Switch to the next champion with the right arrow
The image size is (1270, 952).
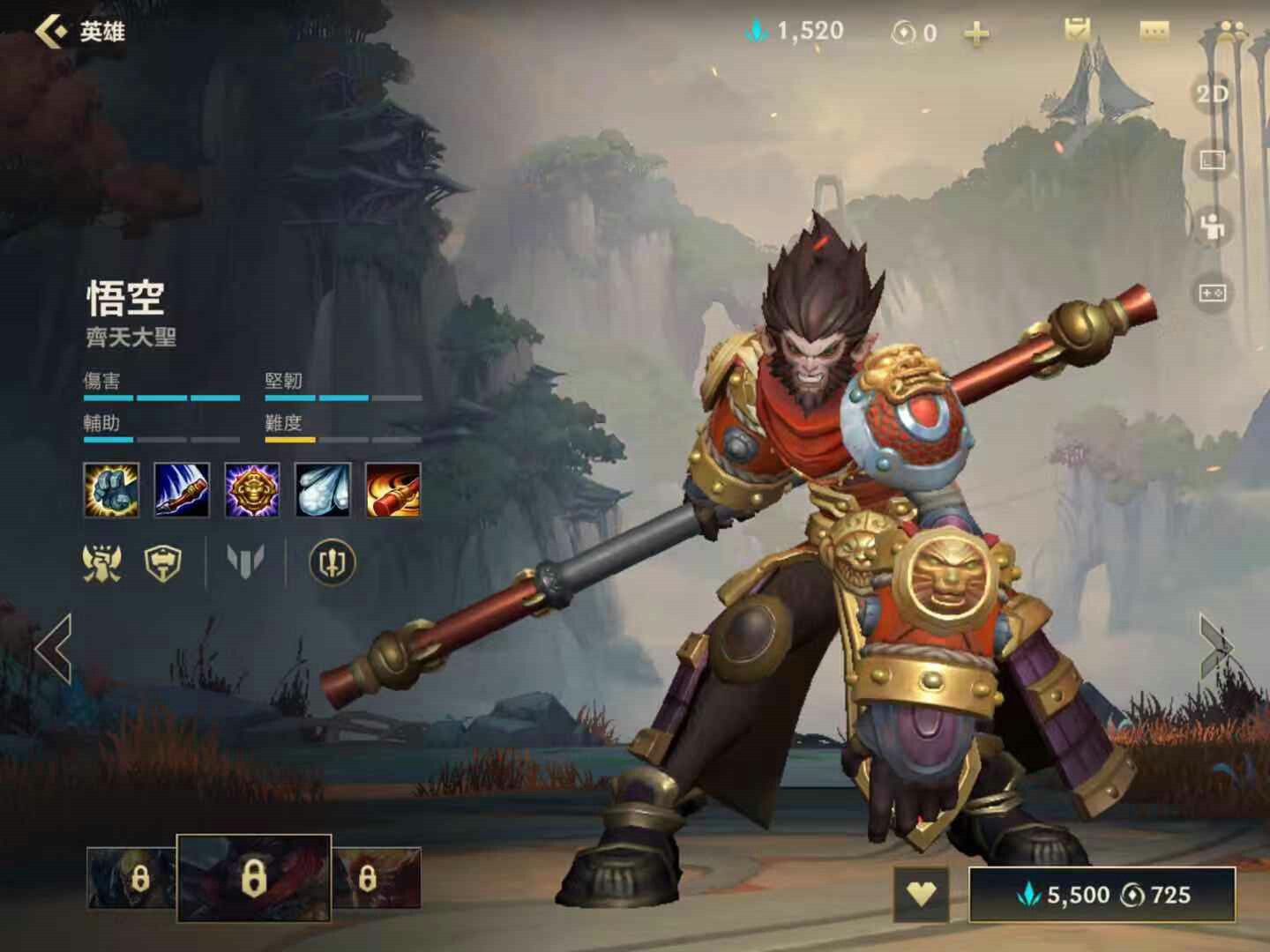pyautogui.click(x=1218, y=649)
